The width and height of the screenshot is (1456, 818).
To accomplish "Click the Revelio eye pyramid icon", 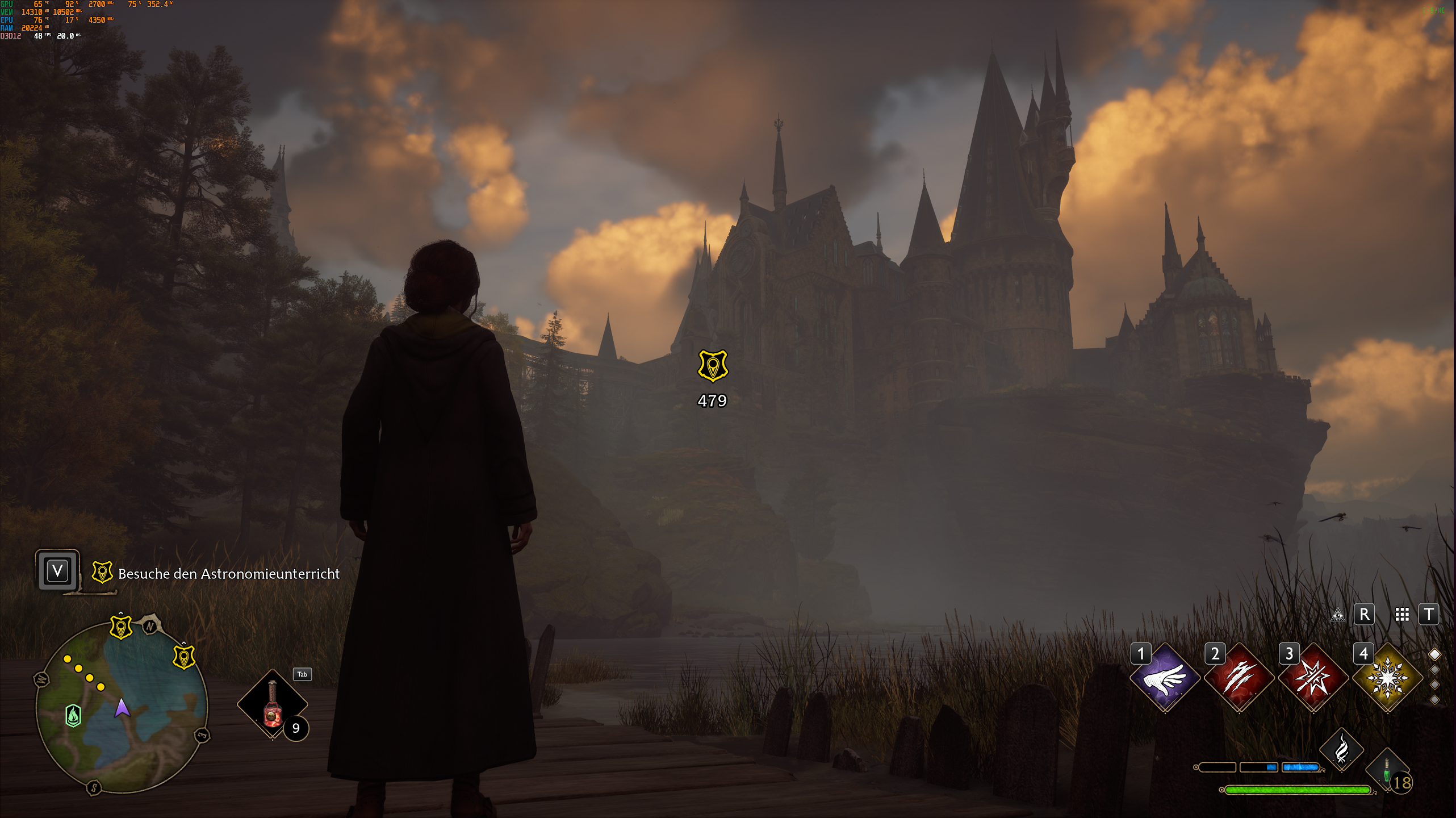I will pyautogui.click(x=1338, y=615).
